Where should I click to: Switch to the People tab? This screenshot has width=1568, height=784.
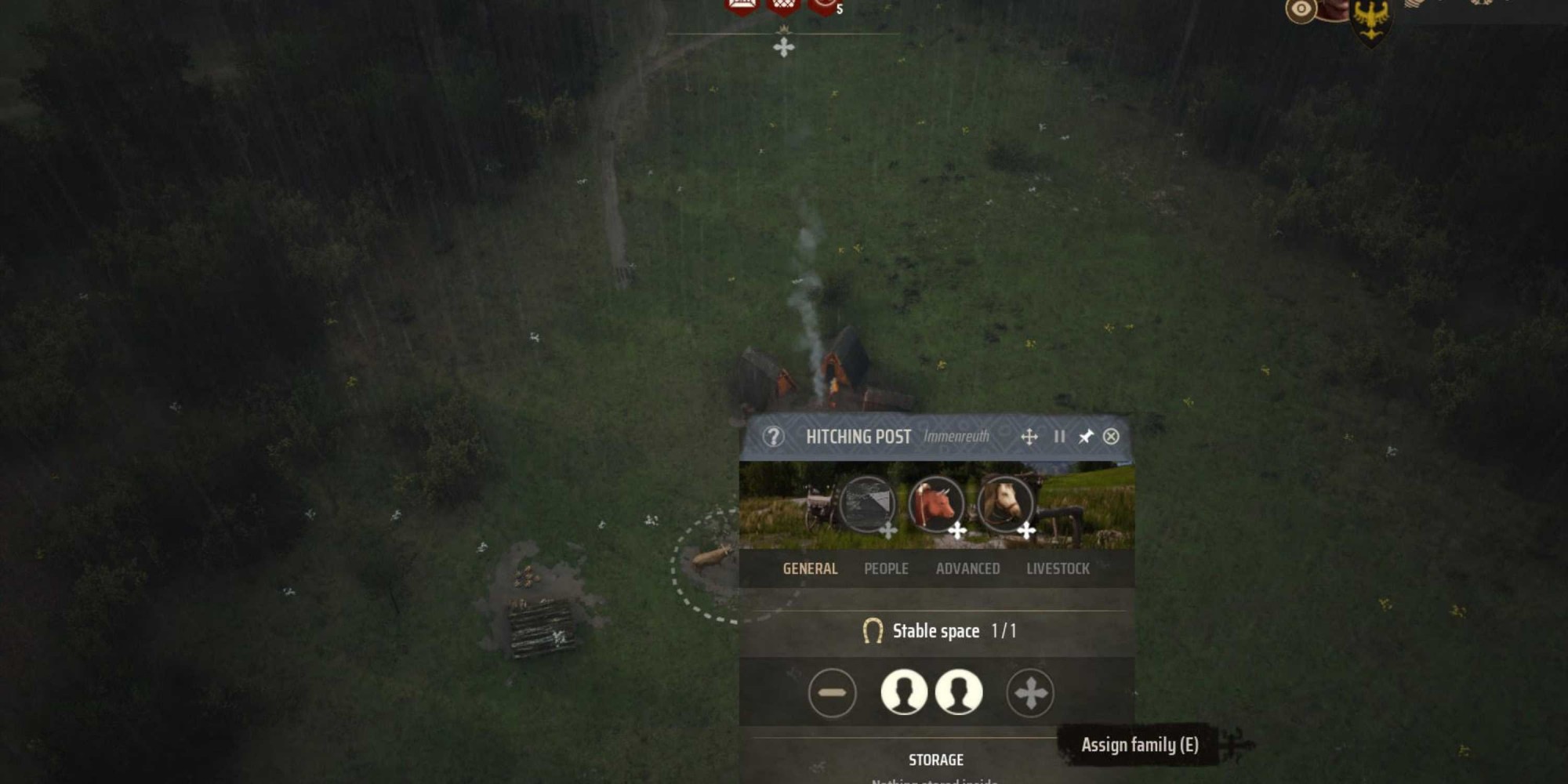tap(886, 569)
